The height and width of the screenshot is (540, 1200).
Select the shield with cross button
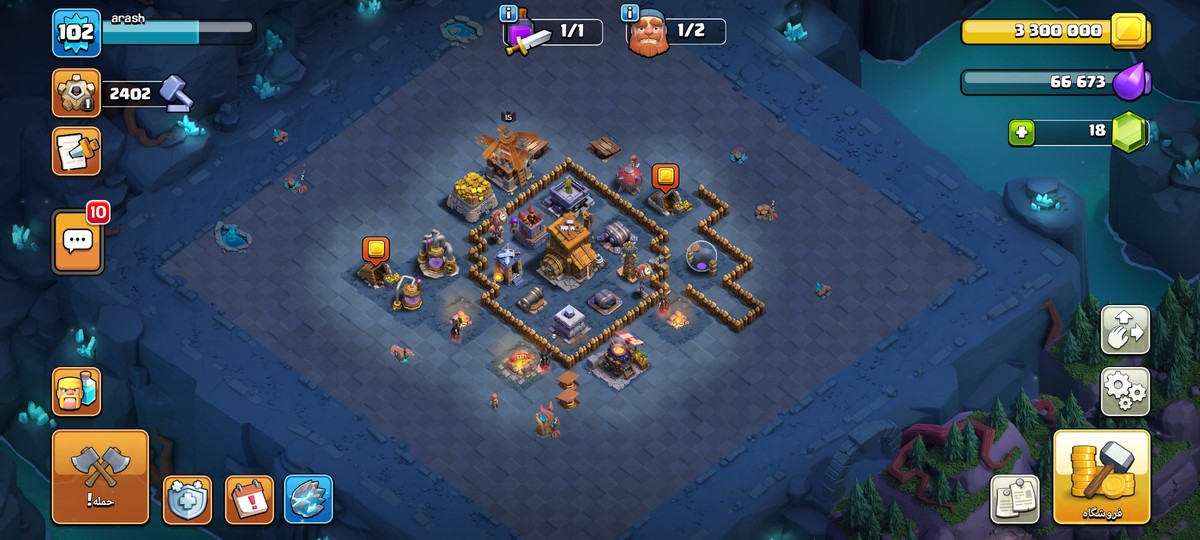(188, 499)
